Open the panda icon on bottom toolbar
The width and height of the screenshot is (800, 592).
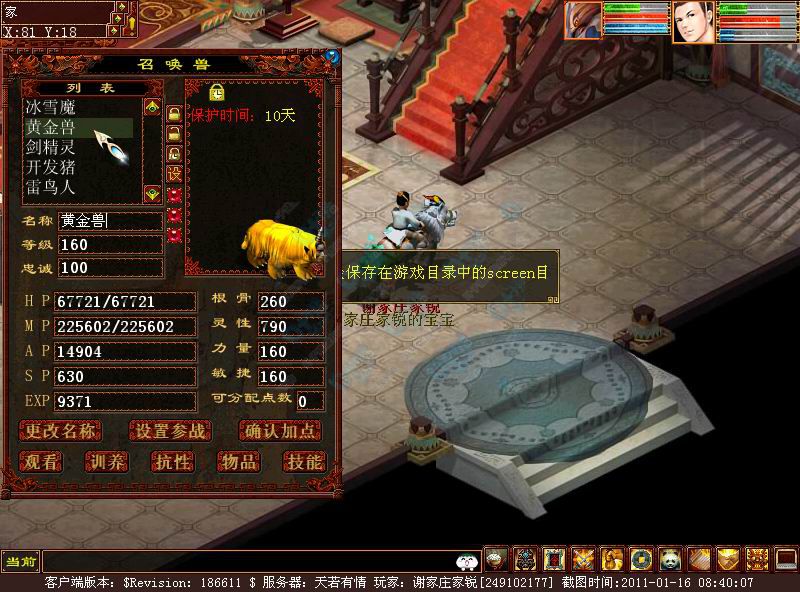coord(670,559)
